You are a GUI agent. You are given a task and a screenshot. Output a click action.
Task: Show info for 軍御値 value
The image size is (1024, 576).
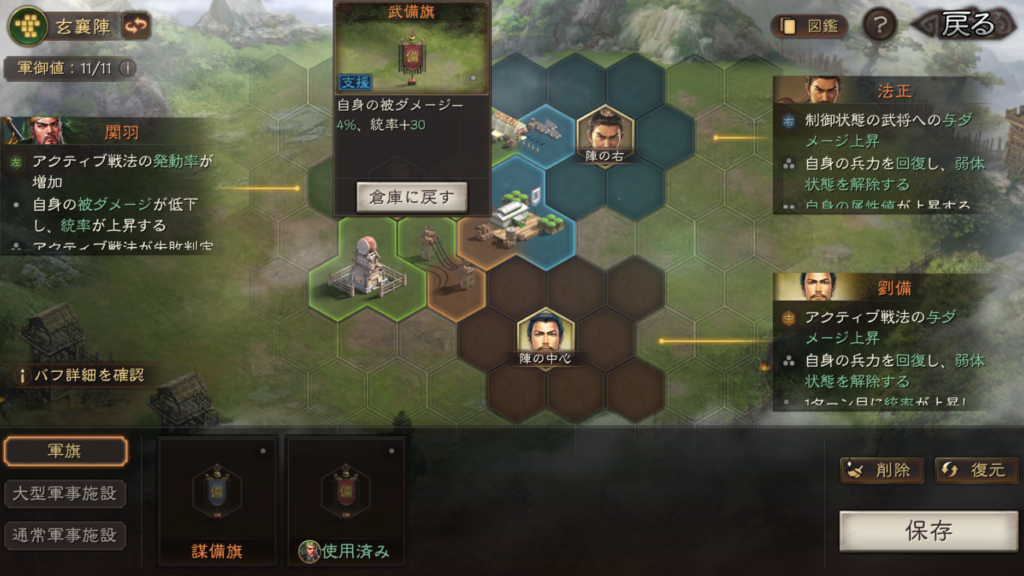coord(127,69)
